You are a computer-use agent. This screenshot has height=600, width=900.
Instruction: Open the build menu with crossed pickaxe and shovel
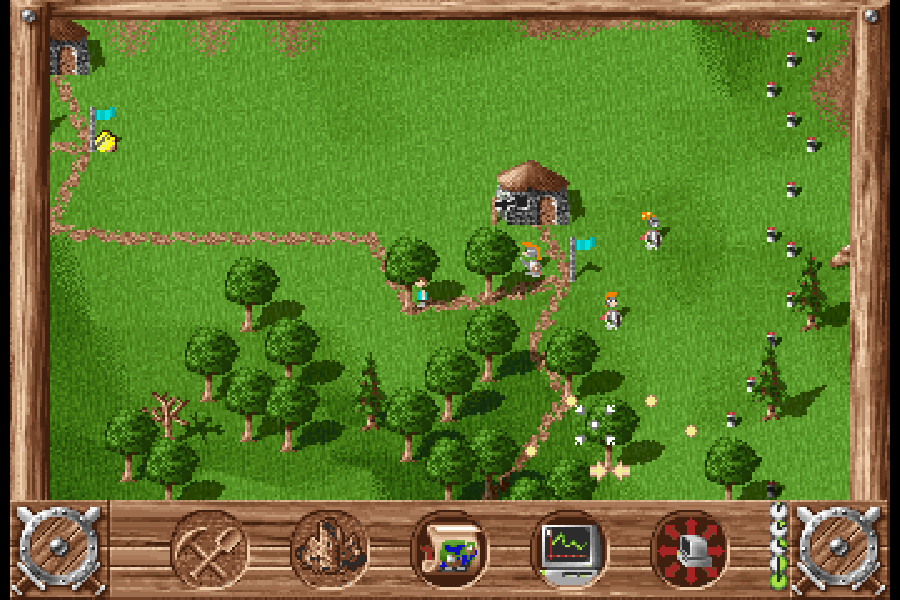(210, 549)
